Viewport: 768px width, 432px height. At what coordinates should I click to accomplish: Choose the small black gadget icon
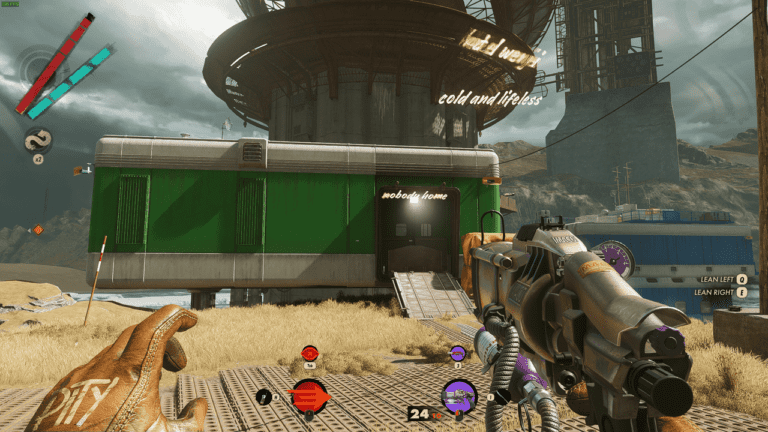pos(264,397)
